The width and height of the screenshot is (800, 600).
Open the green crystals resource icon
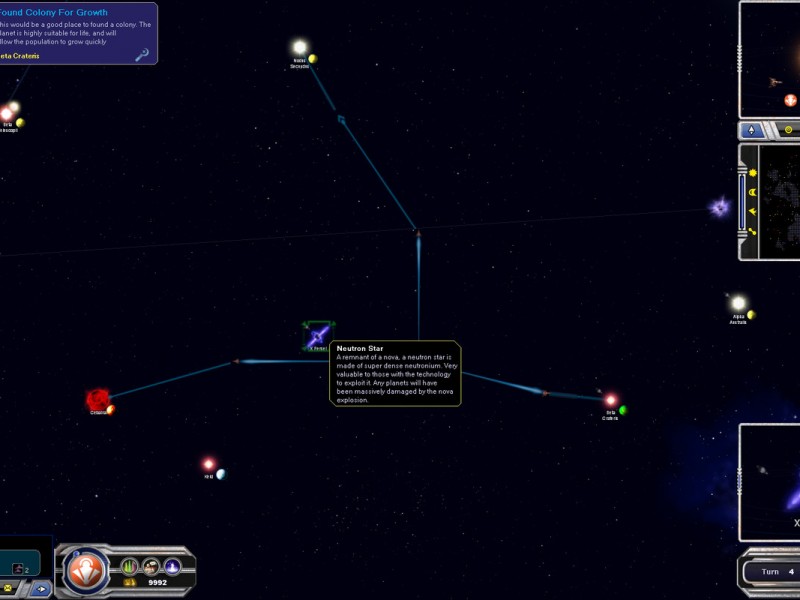click(x=129, y=567)
